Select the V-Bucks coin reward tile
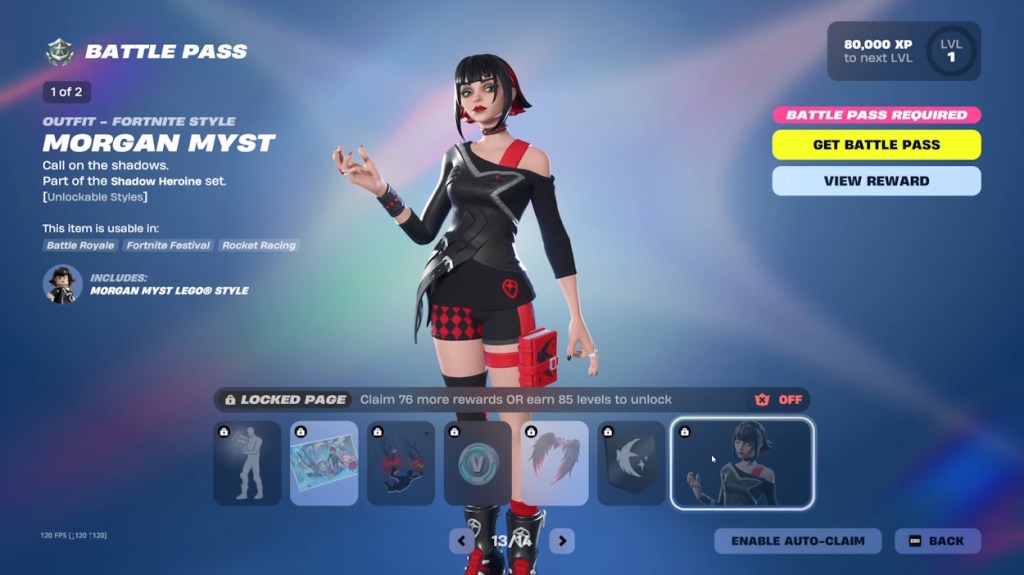Screen dimensions: 1024x575 (478, 463)
